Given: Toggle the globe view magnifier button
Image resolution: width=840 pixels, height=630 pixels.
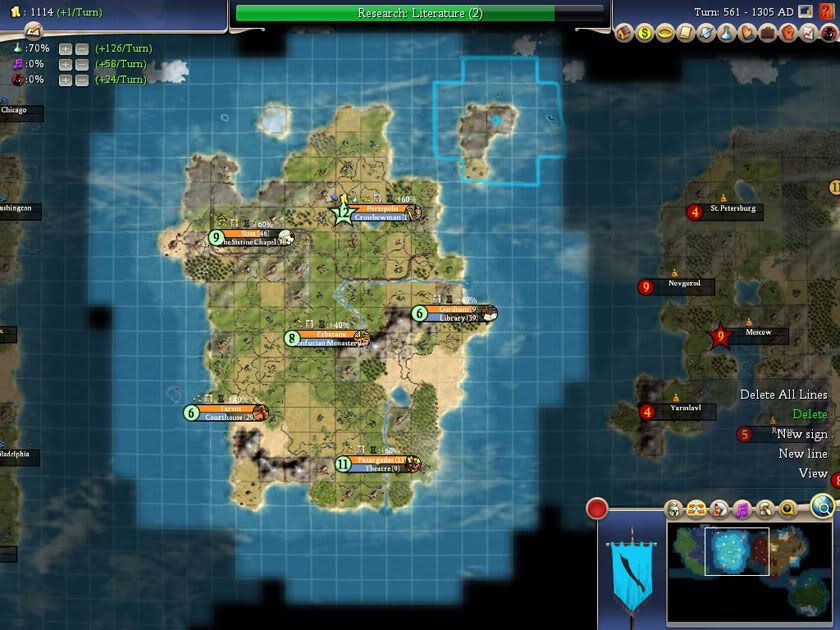Looking at the screenshot, I should point(822,506).
